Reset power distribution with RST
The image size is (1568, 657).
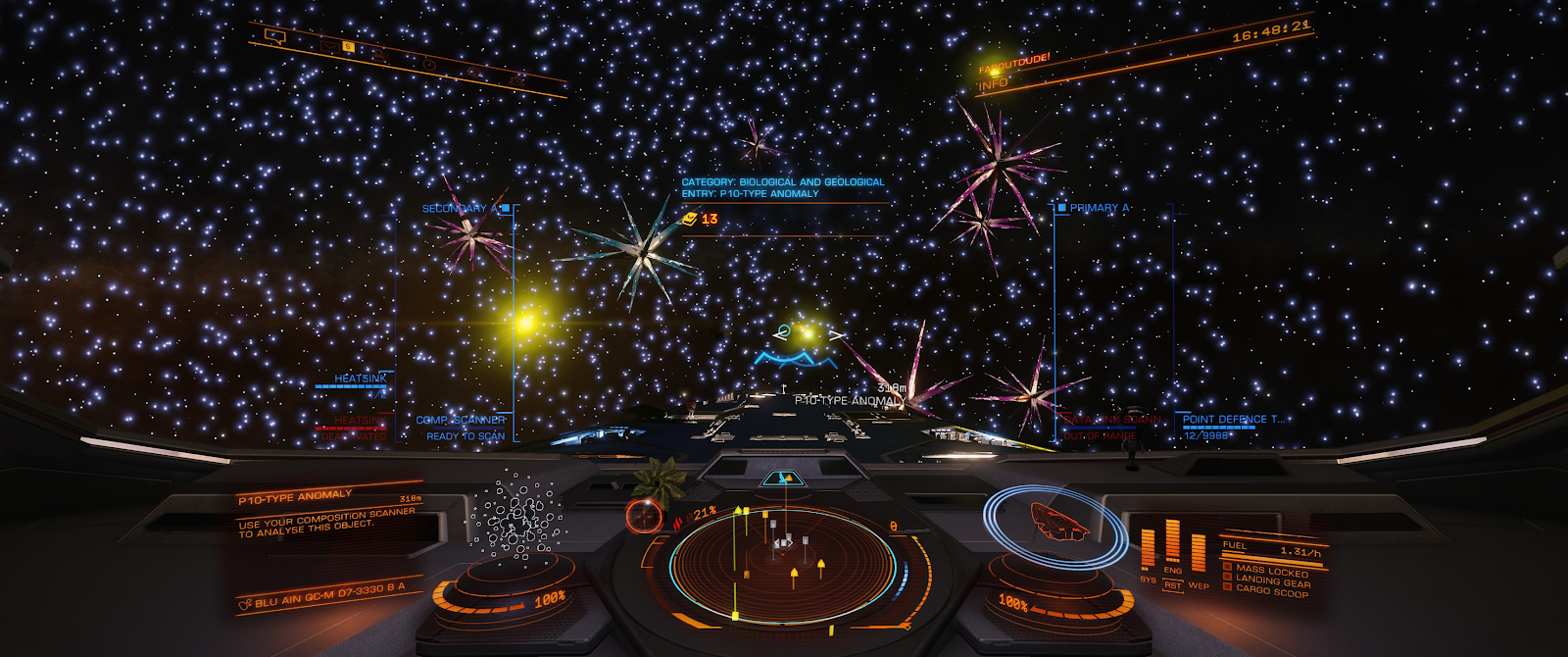[x=1172, y=586]
